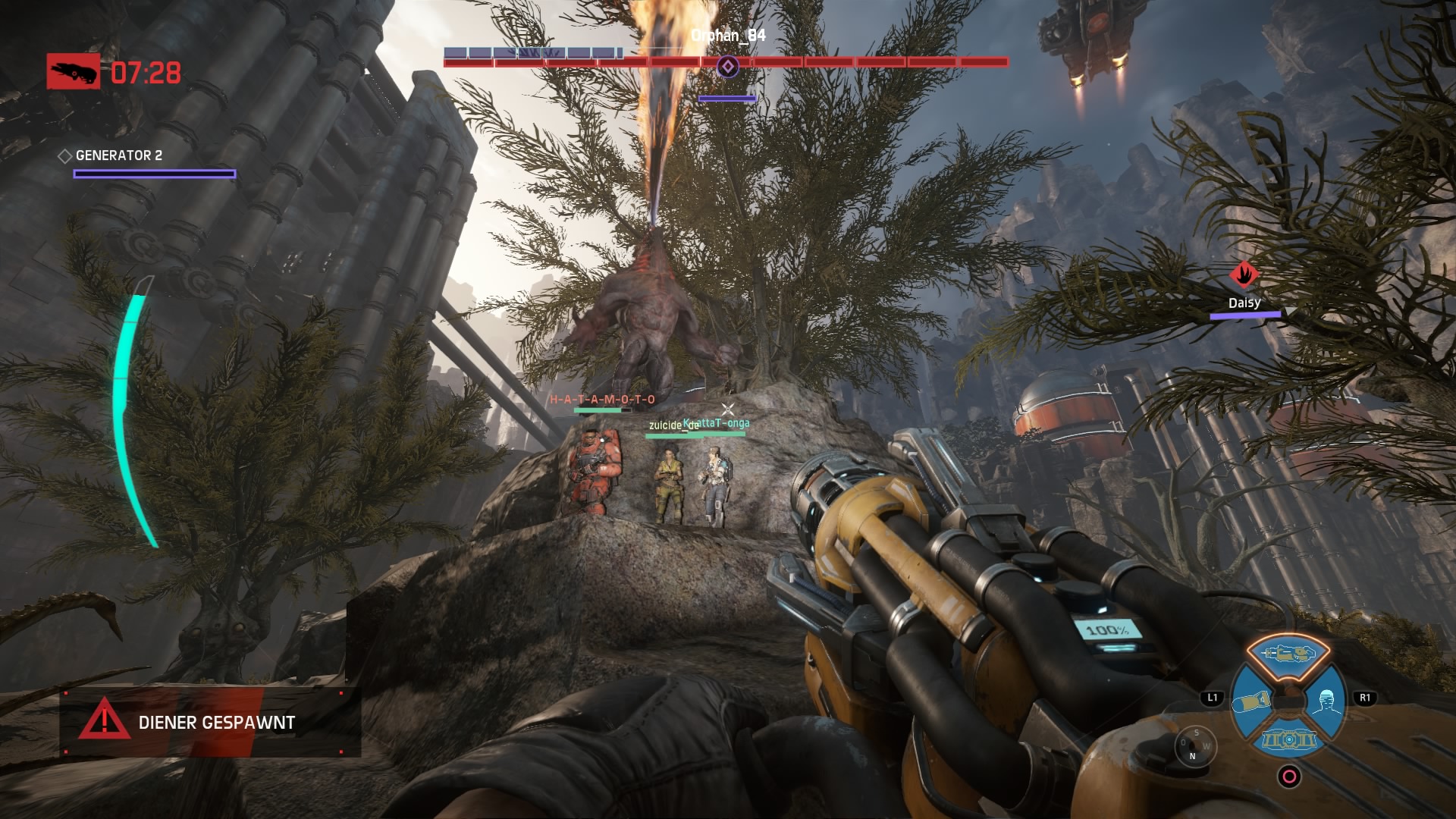
Task: Click the diamond objective marker on the top bar
Action: 728,67
